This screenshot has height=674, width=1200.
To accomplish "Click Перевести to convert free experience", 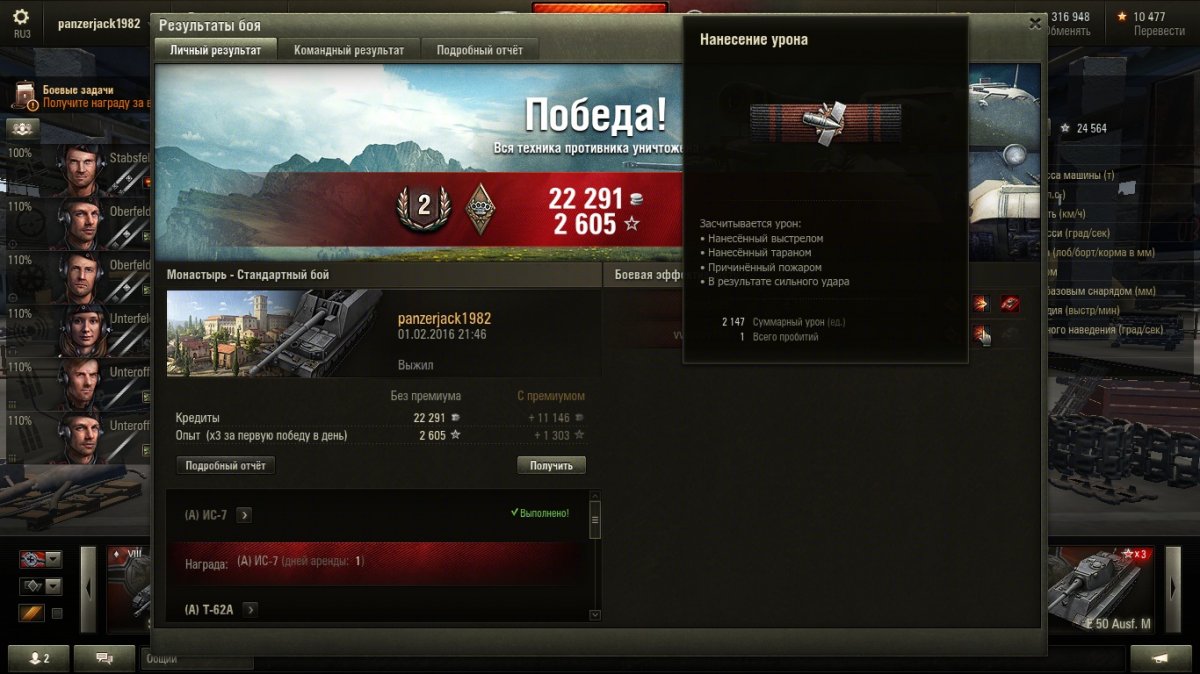I will coord(1158,31).
